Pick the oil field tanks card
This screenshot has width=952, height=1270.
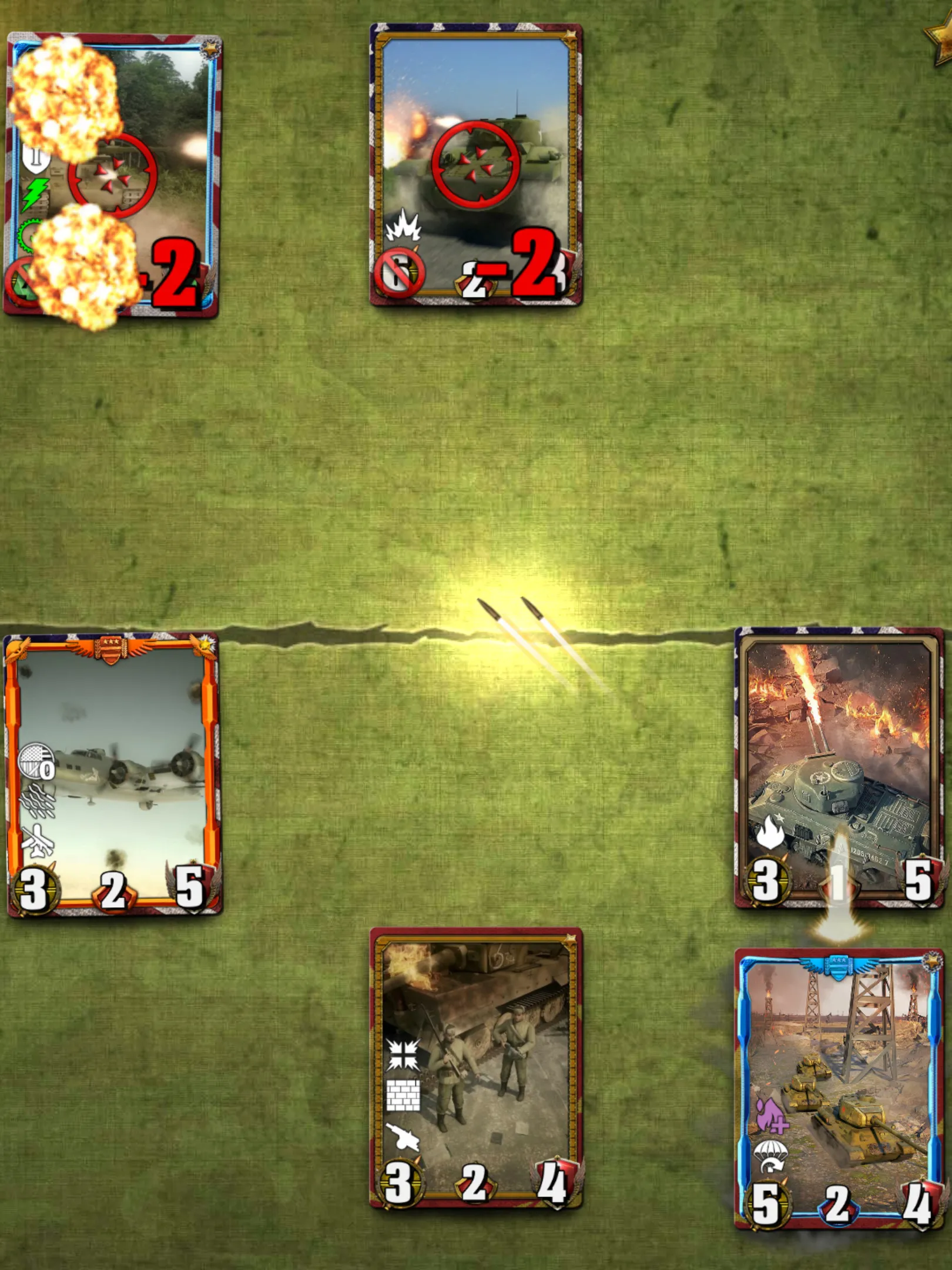(x=839, y=1088)
